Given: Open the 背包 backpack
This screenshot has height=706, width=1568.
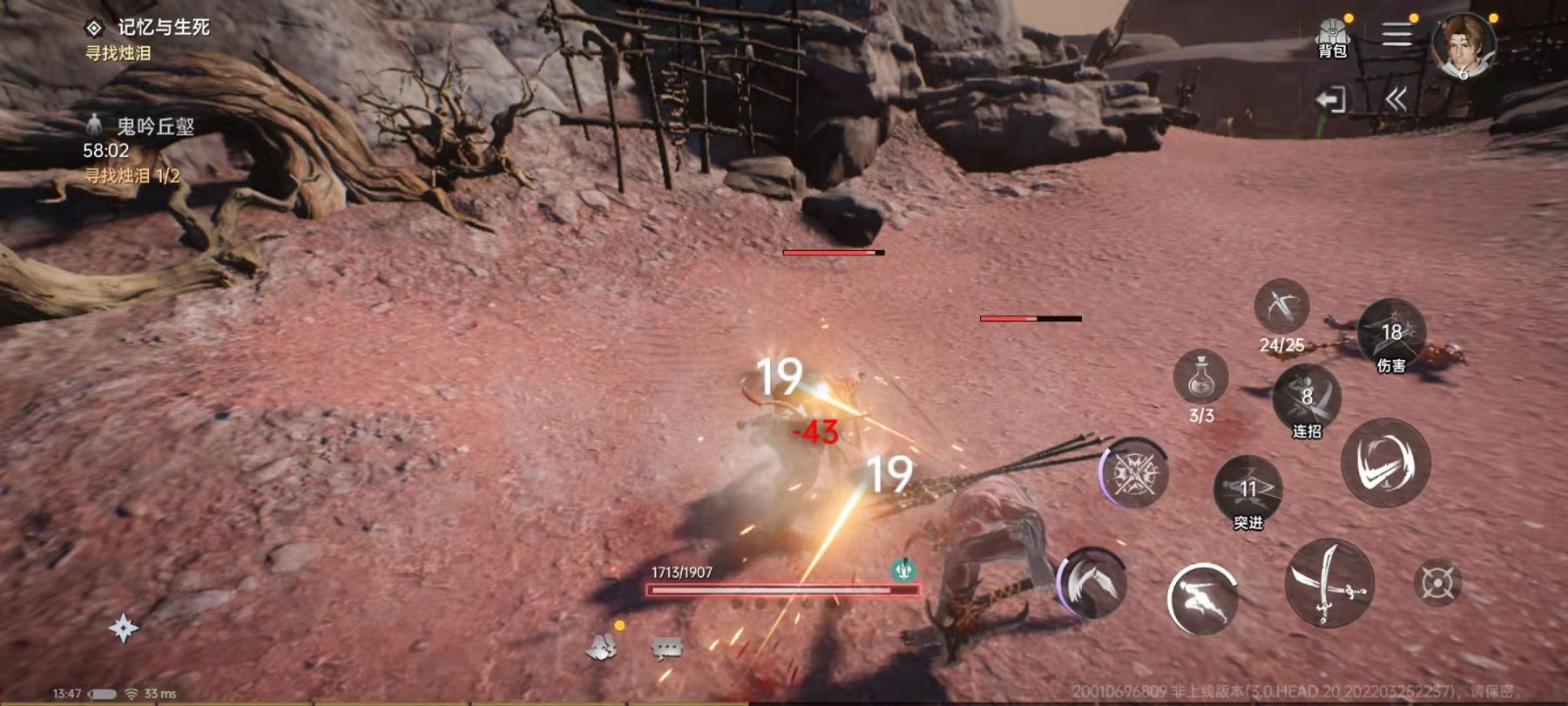Looking at the screenshot, I should click(x=1332, y=38).
